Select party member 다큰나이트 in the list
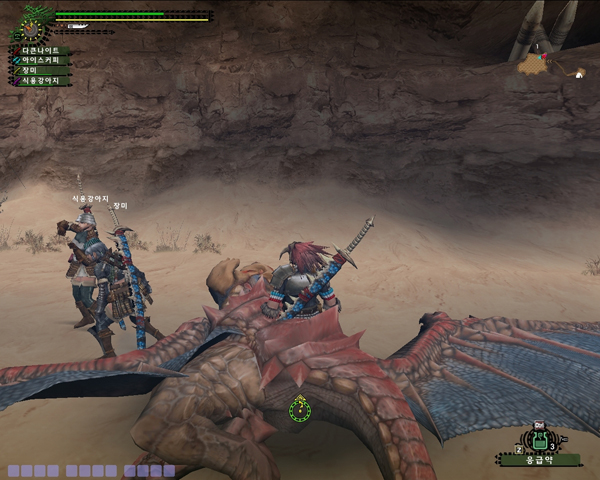 (x=38, y=50)
